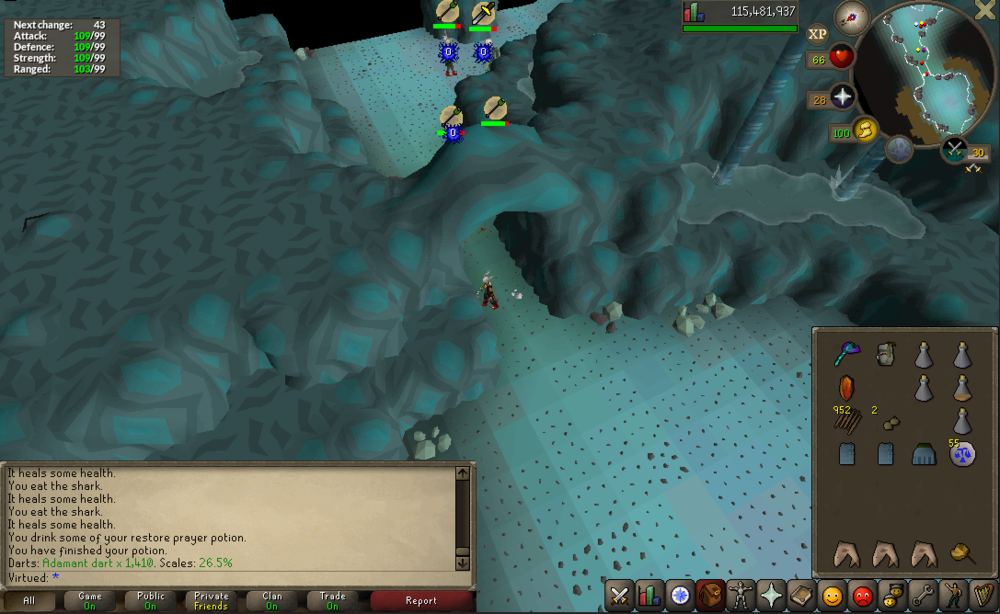Open the Combat Options tab

[619, 596]
